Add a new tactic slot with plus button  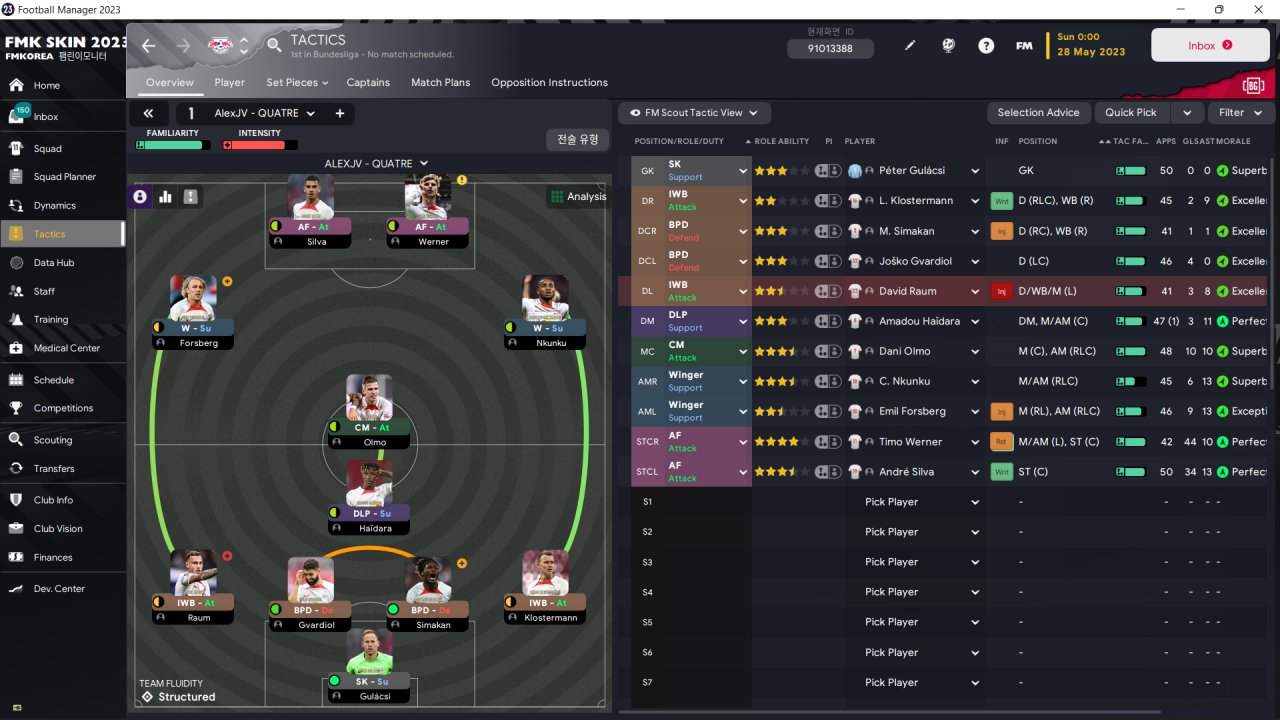tap(340, 113)
